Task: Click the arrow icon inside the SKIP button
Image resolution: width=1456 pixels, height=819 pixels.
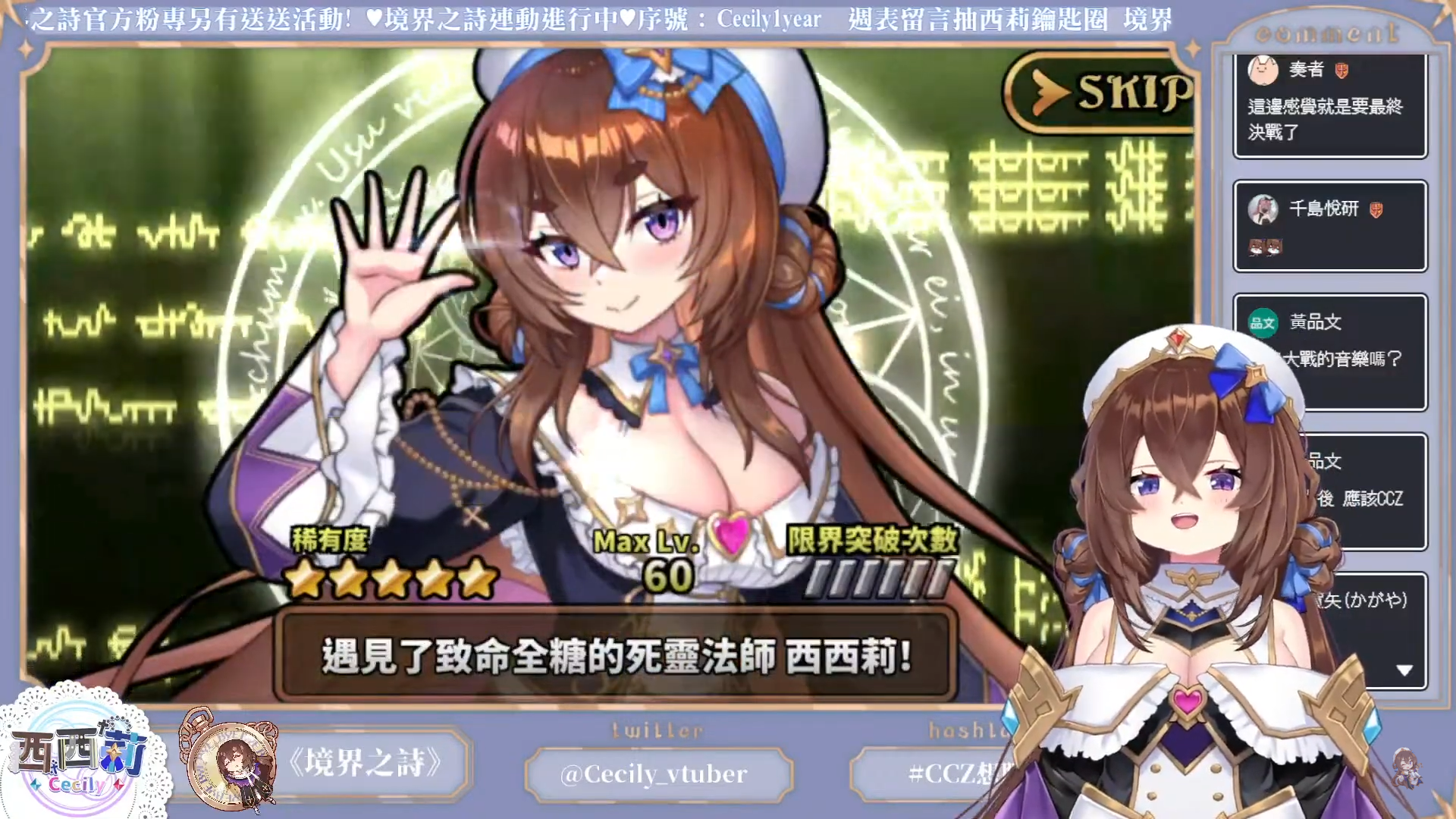Action: pyautogui.click(x=1046, y=93)
